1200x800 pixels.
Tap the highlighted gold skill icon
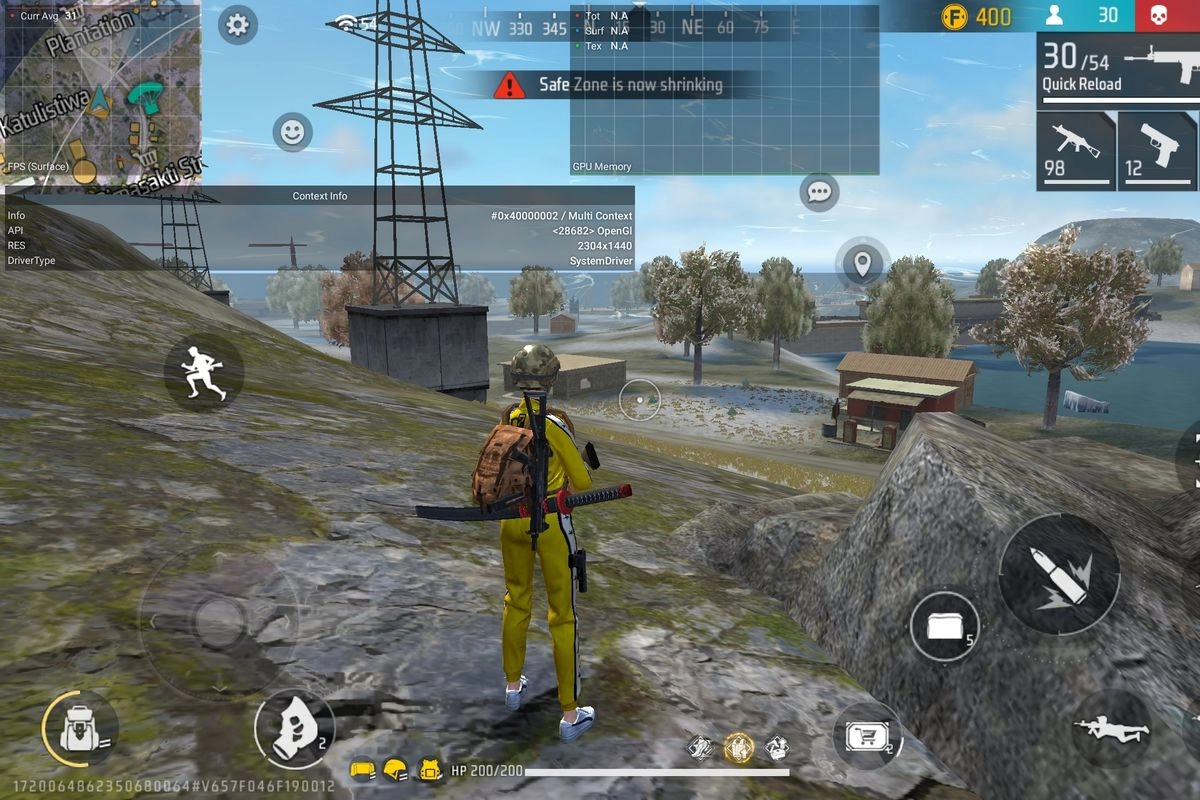(x=738, y=747)
